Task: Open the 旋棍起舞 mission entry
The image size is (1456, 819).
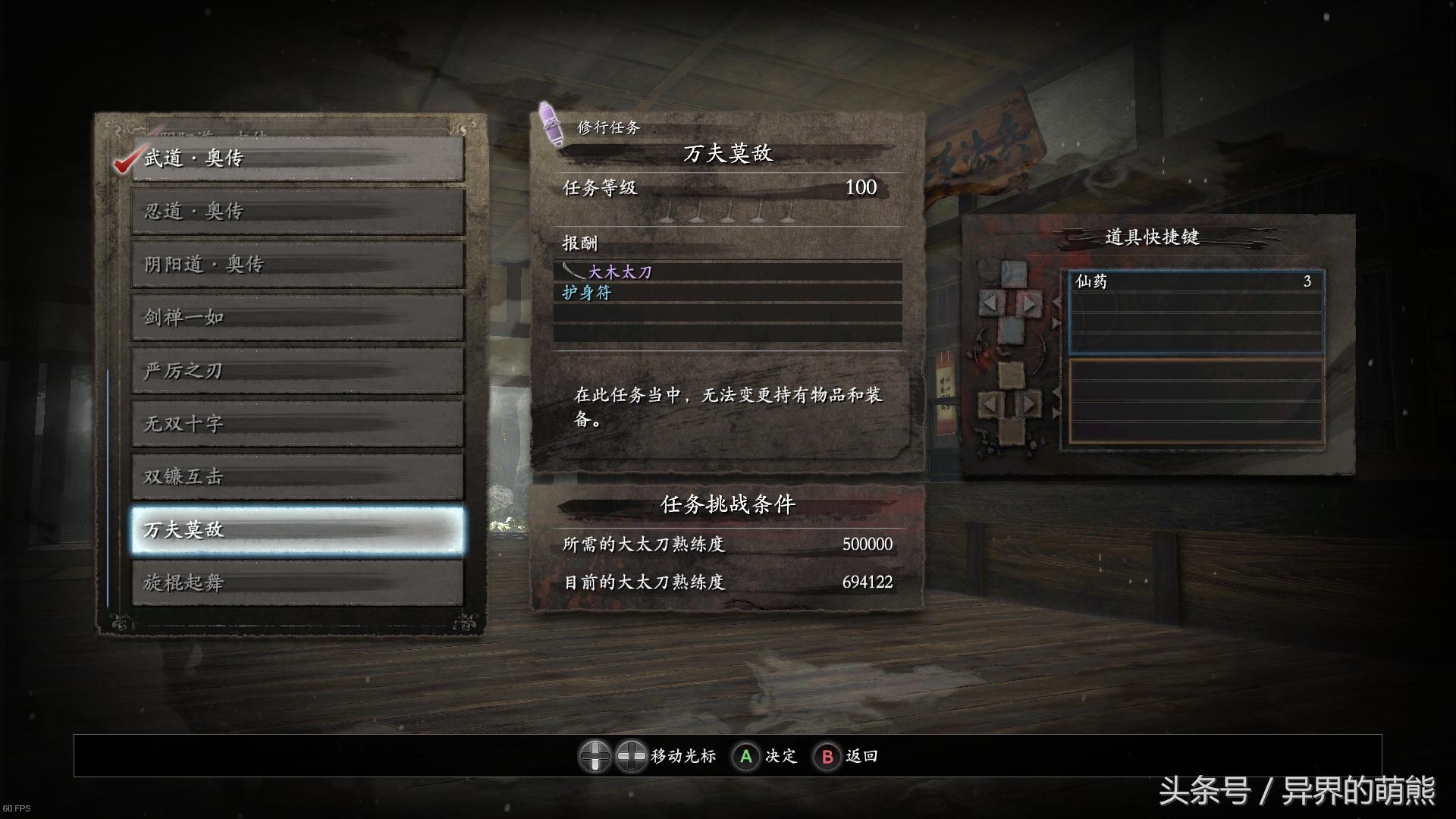Action: 297,583
